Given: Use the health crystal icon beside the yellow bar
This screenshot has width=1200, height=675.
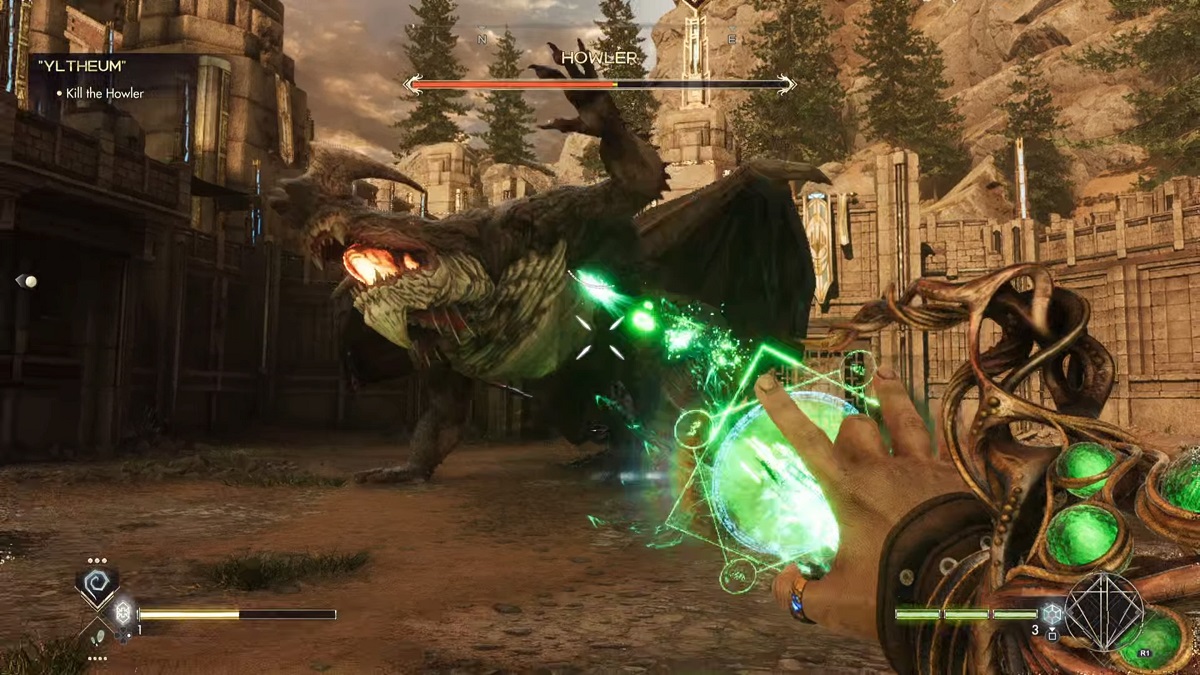Looking at the screenshot, I should [123, 613].
